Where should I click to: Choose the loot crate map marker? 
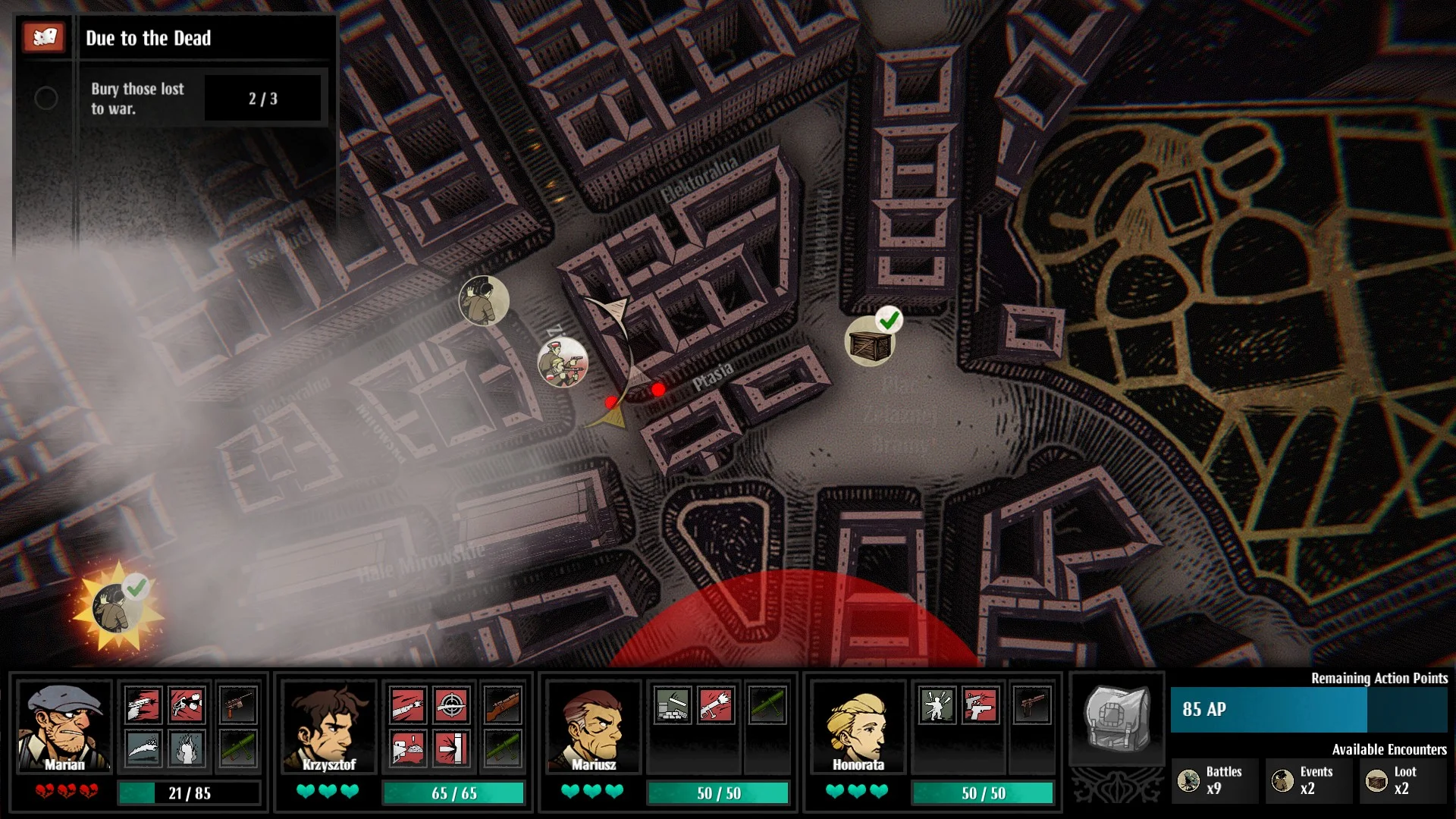(870, 343)
